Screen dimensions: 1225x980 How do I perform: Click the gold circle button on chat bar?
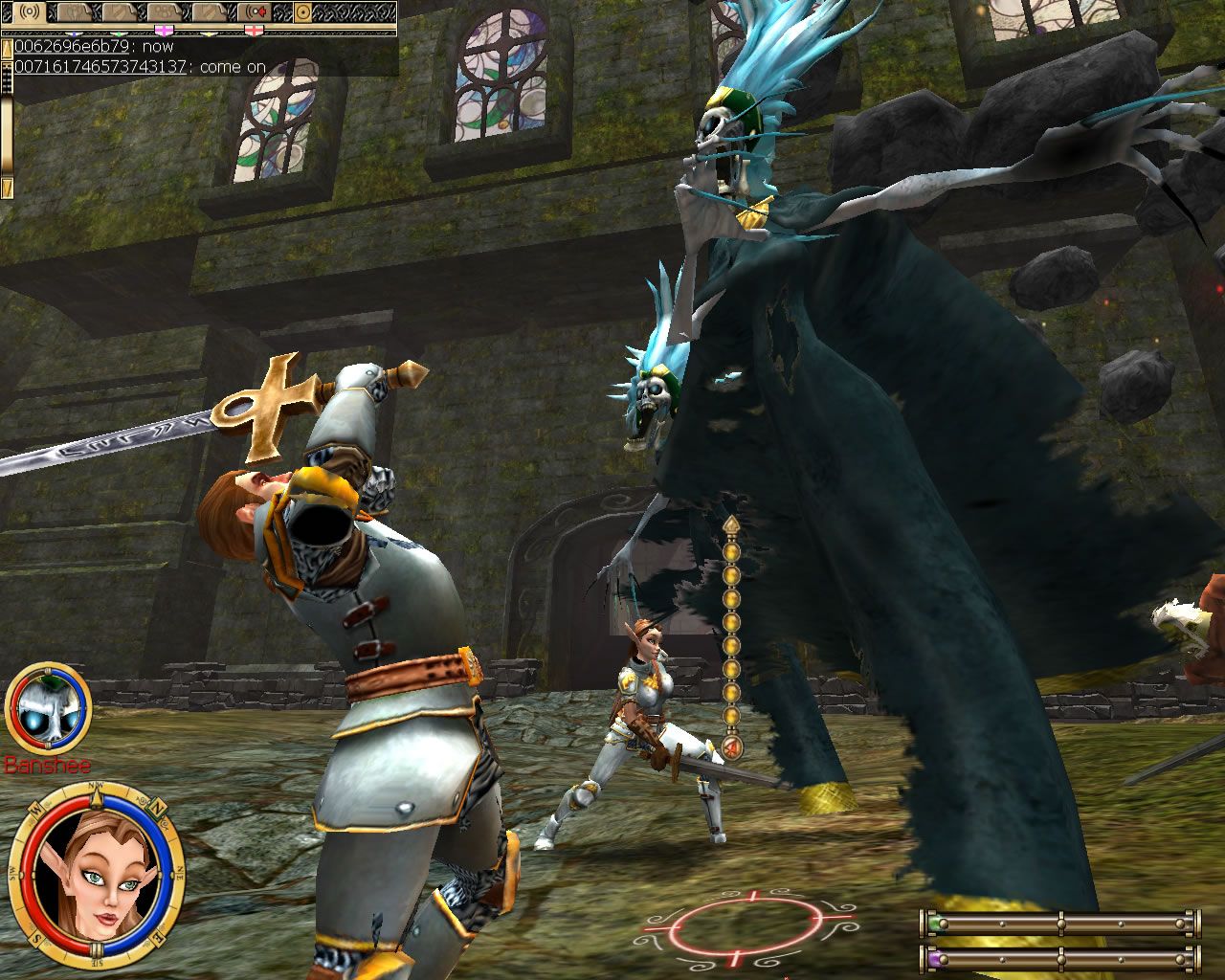pyautogui.click(x=304, y=12)
